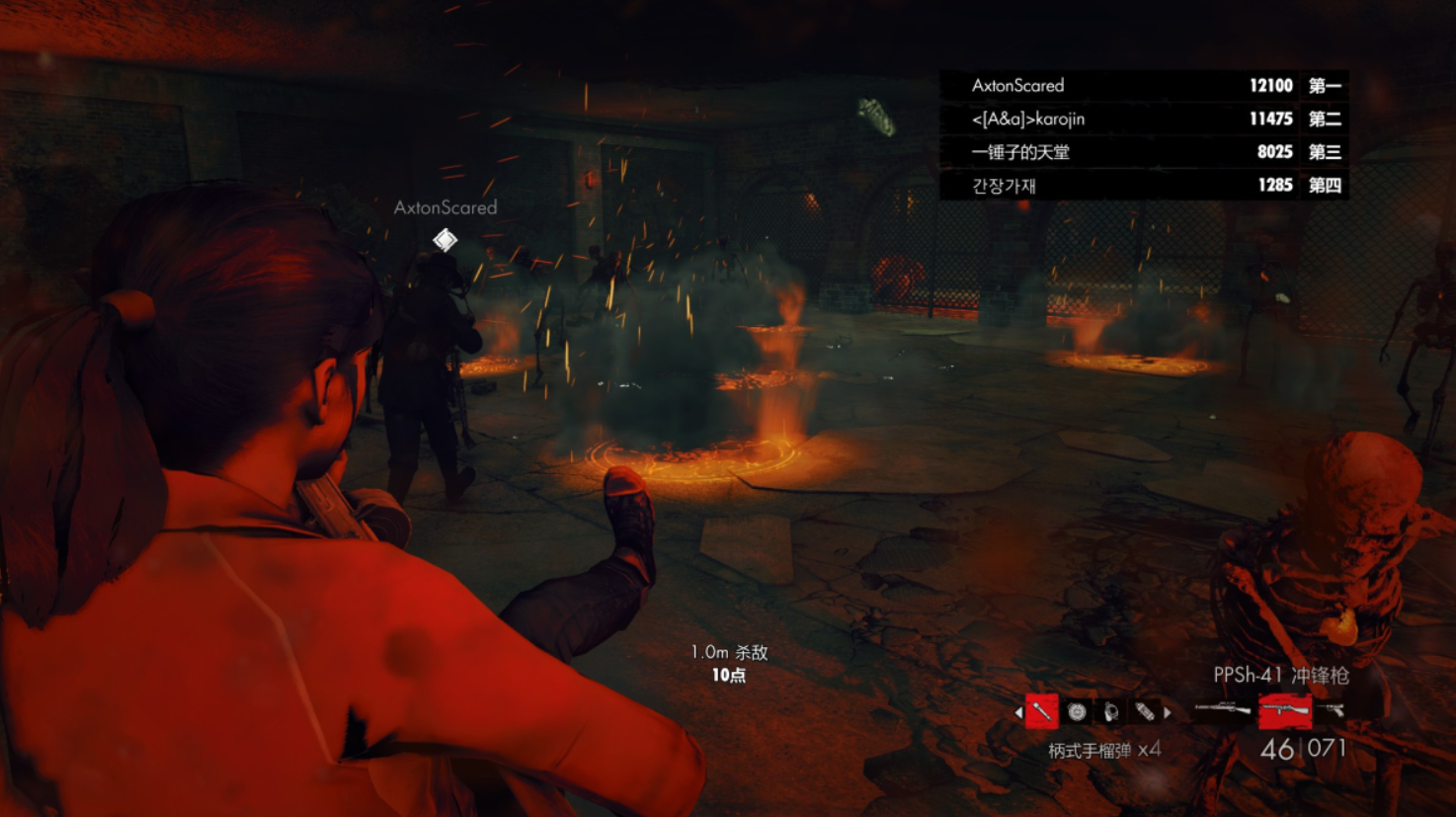Select the 一锤子的天堂 scoreboard row

tap(1144, 152)
